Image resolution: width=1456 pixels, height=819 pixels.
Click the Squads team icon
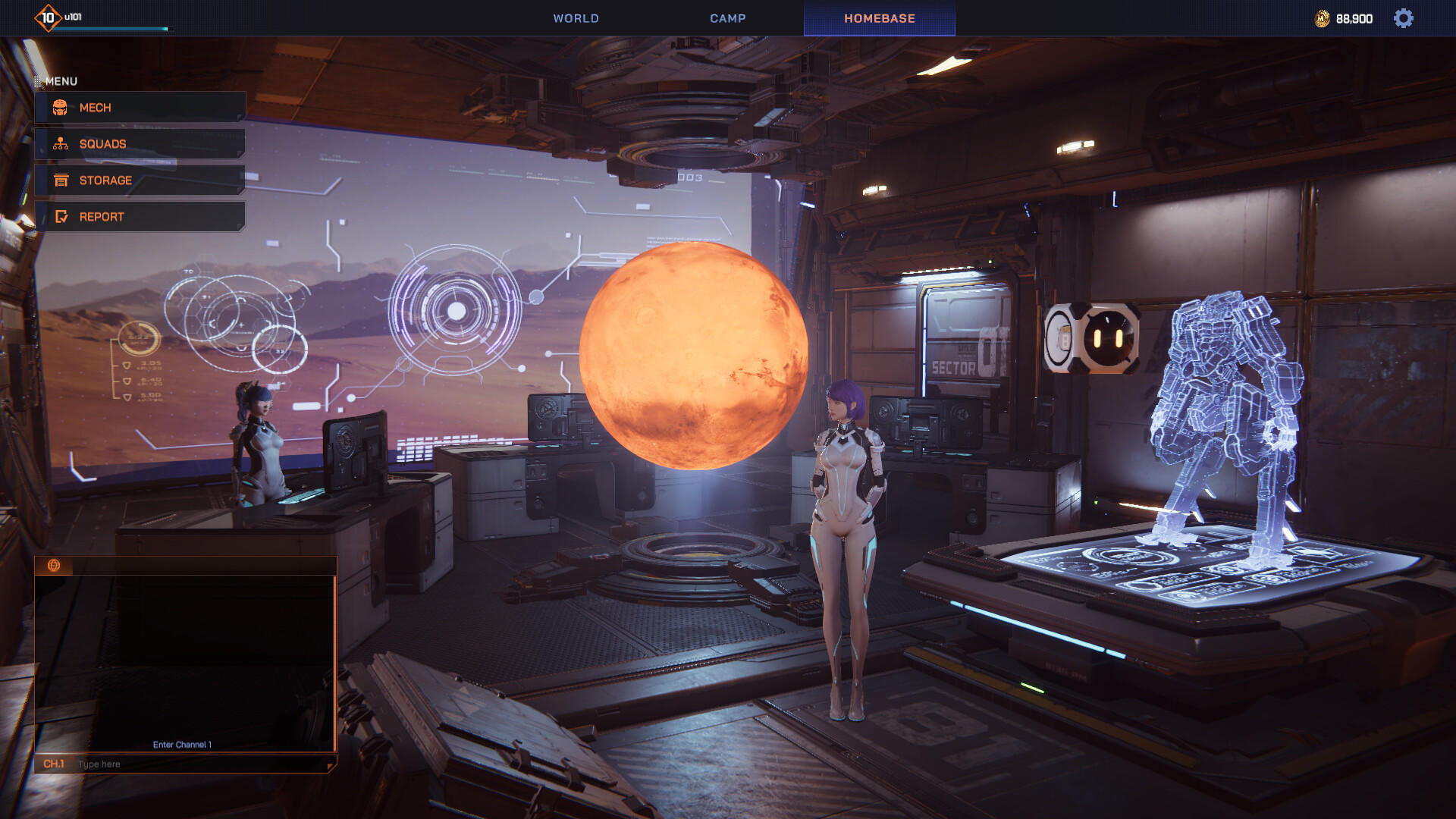[x=61, y=143]
